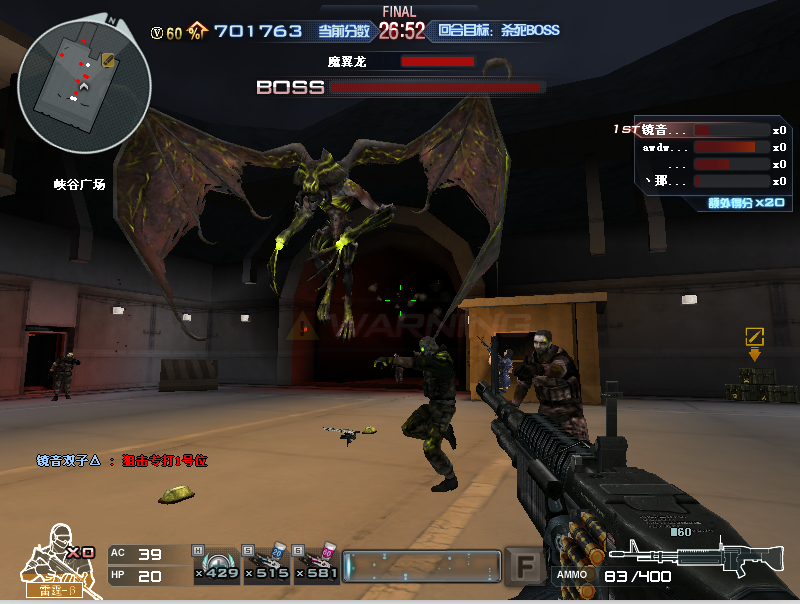Screen dimensions: 800x604
Task: Click the yellow objective marker icon
Action: coord(755,337)
